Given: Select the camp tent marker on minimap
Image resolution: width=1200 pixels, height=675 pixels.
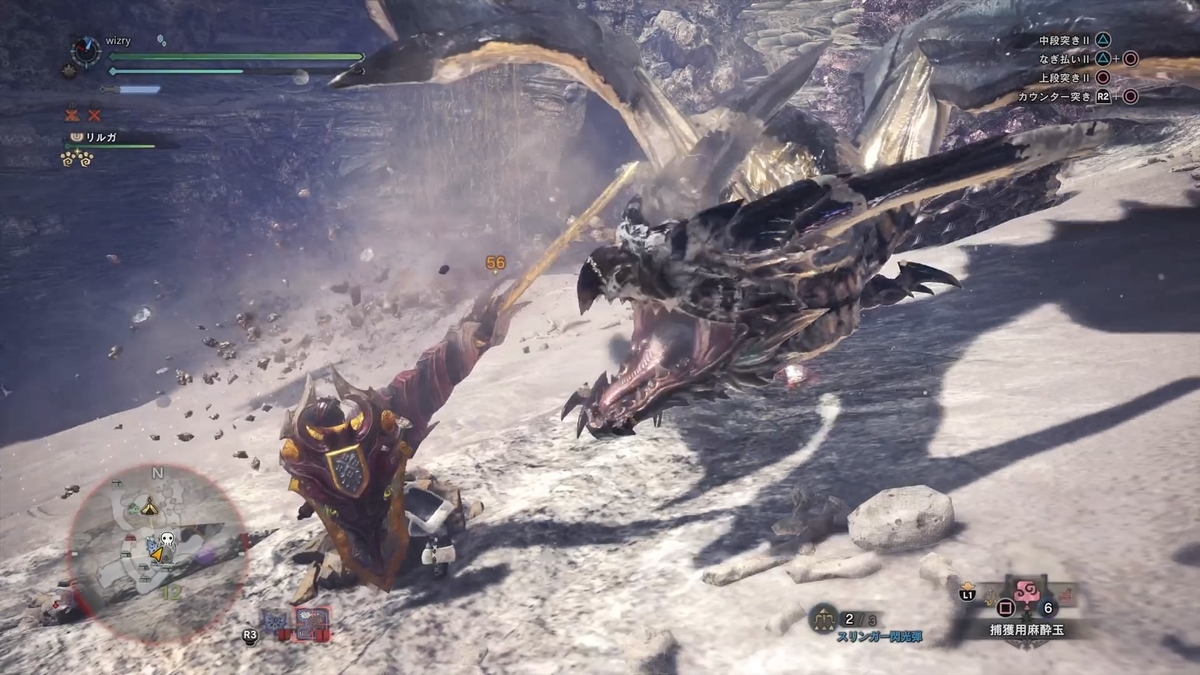Looking at the screenshot, I should click(149, 506).
